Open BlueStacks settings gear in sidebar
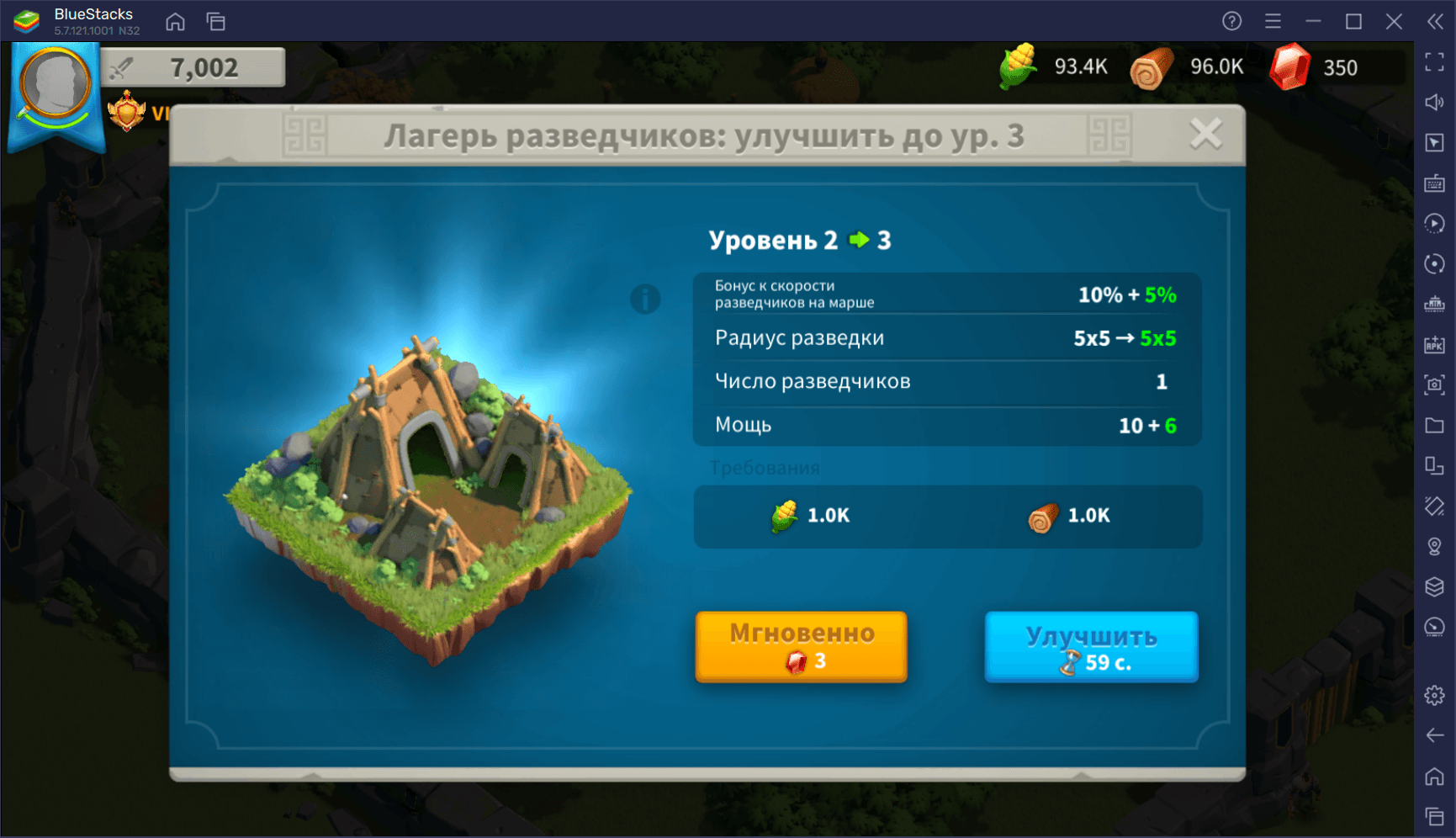1456x838 pixels. pos(1434,695)
